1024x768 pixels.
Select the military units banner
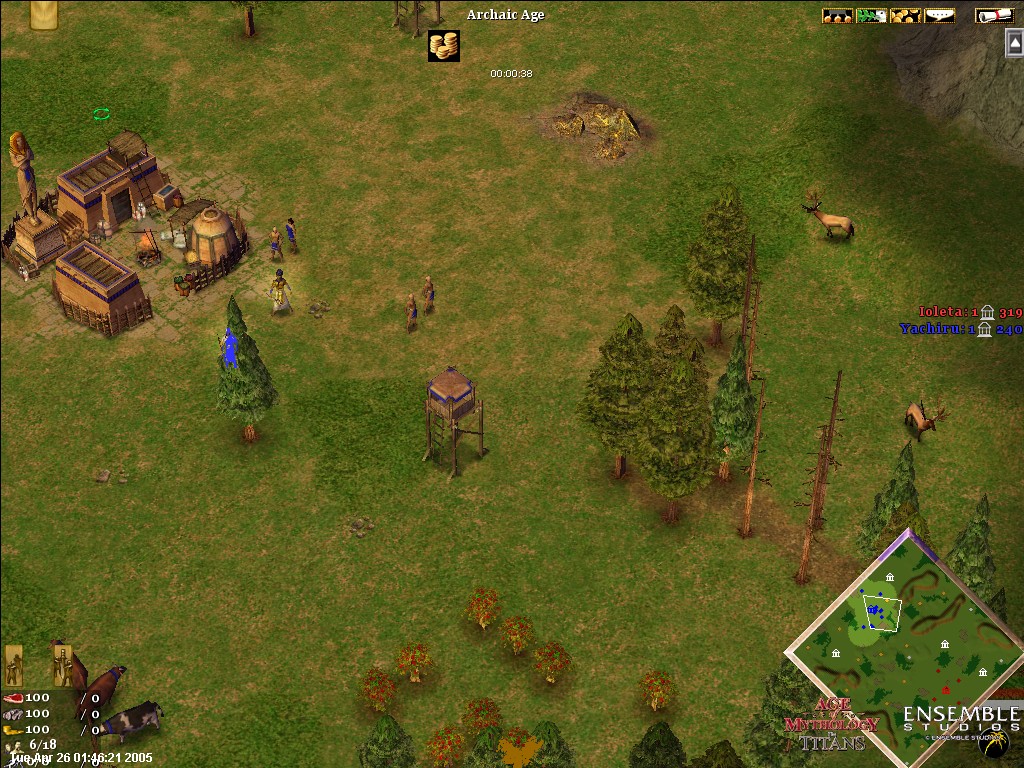pos(62,664)
